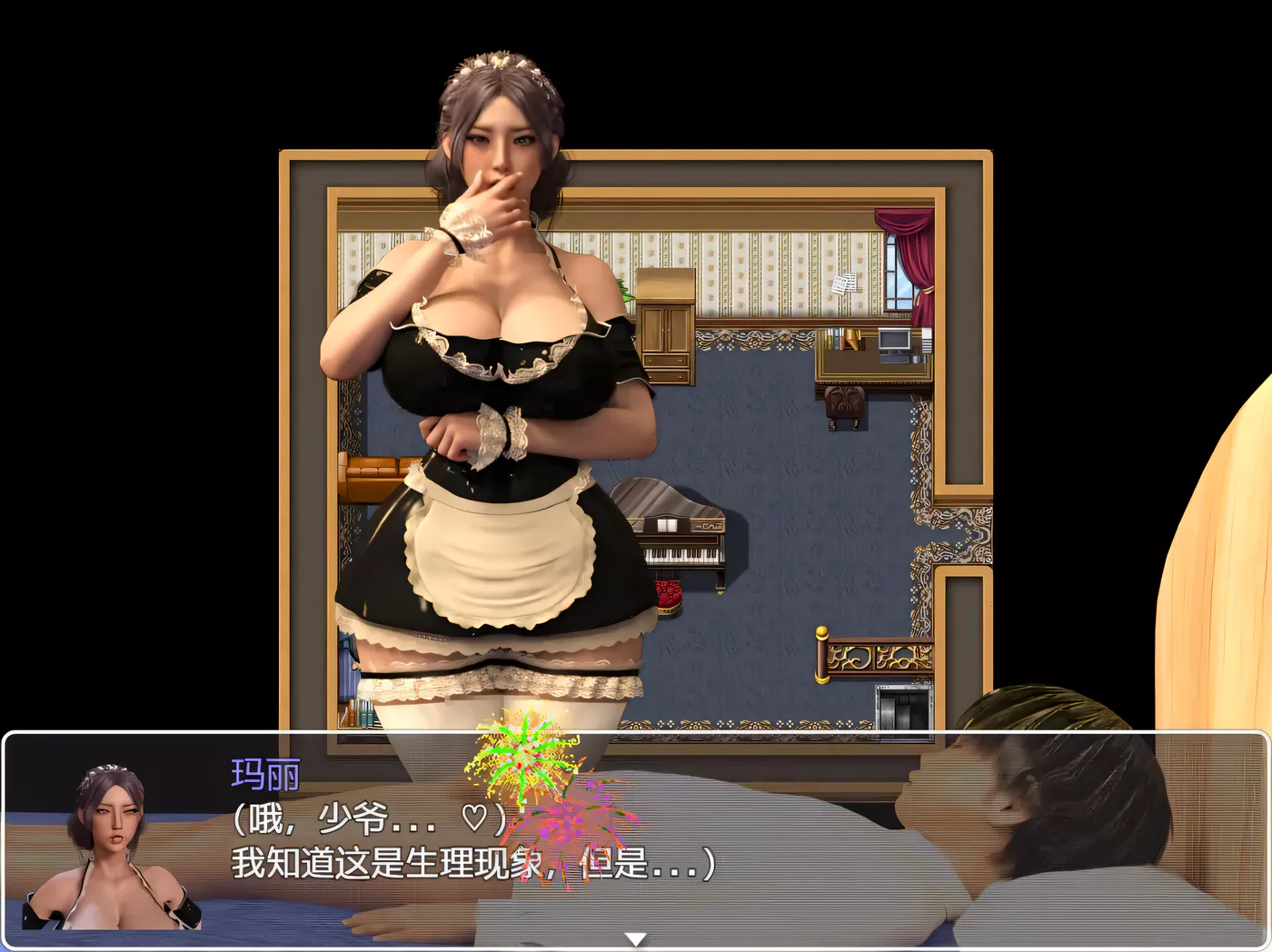1272x952 pixels.
Task: Select the red flower pot near the piano
Action: pos(670,595)
